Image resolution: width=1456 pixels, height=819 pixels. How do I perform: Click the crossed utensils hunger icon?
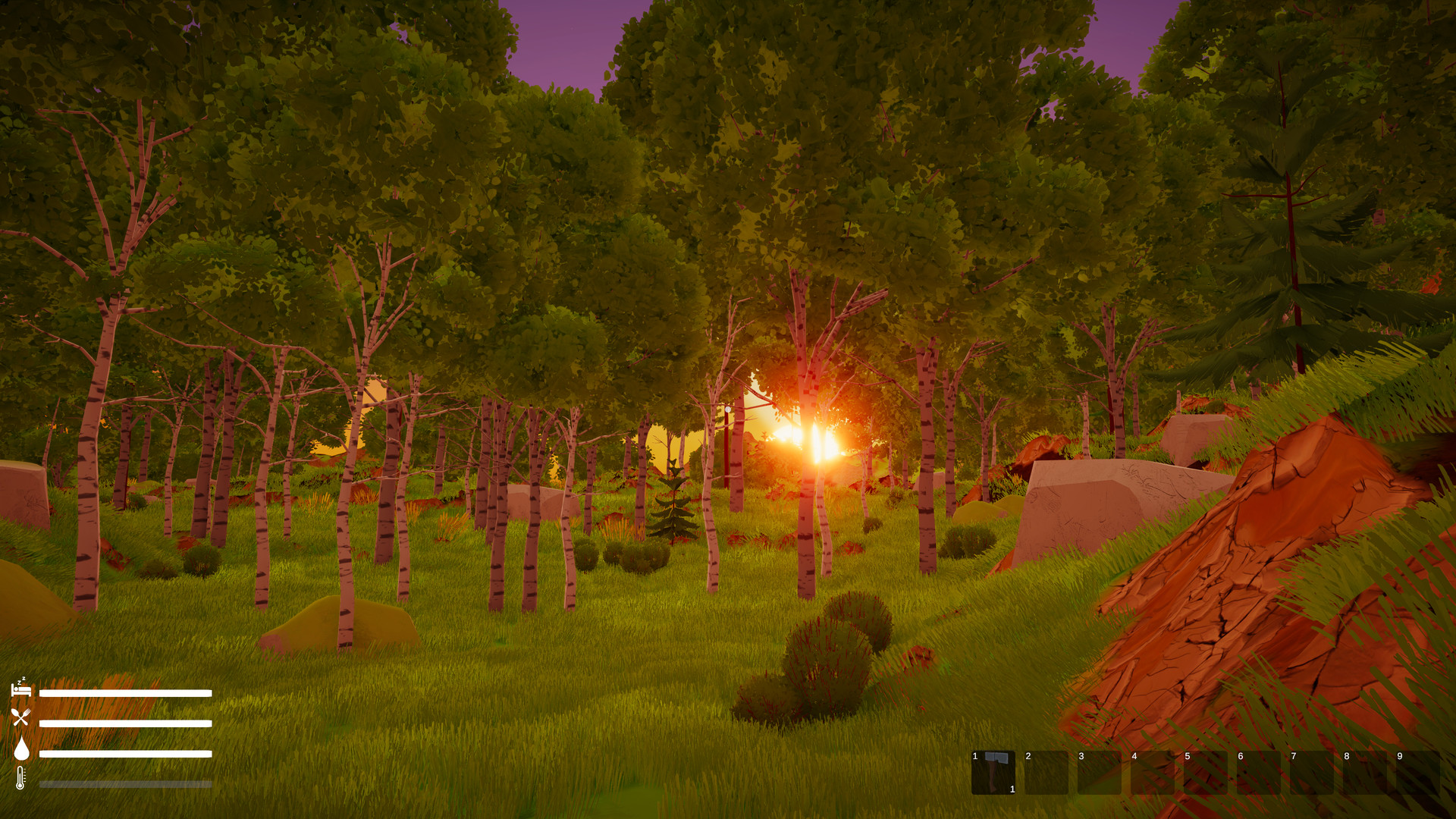[x=21, y=717]
